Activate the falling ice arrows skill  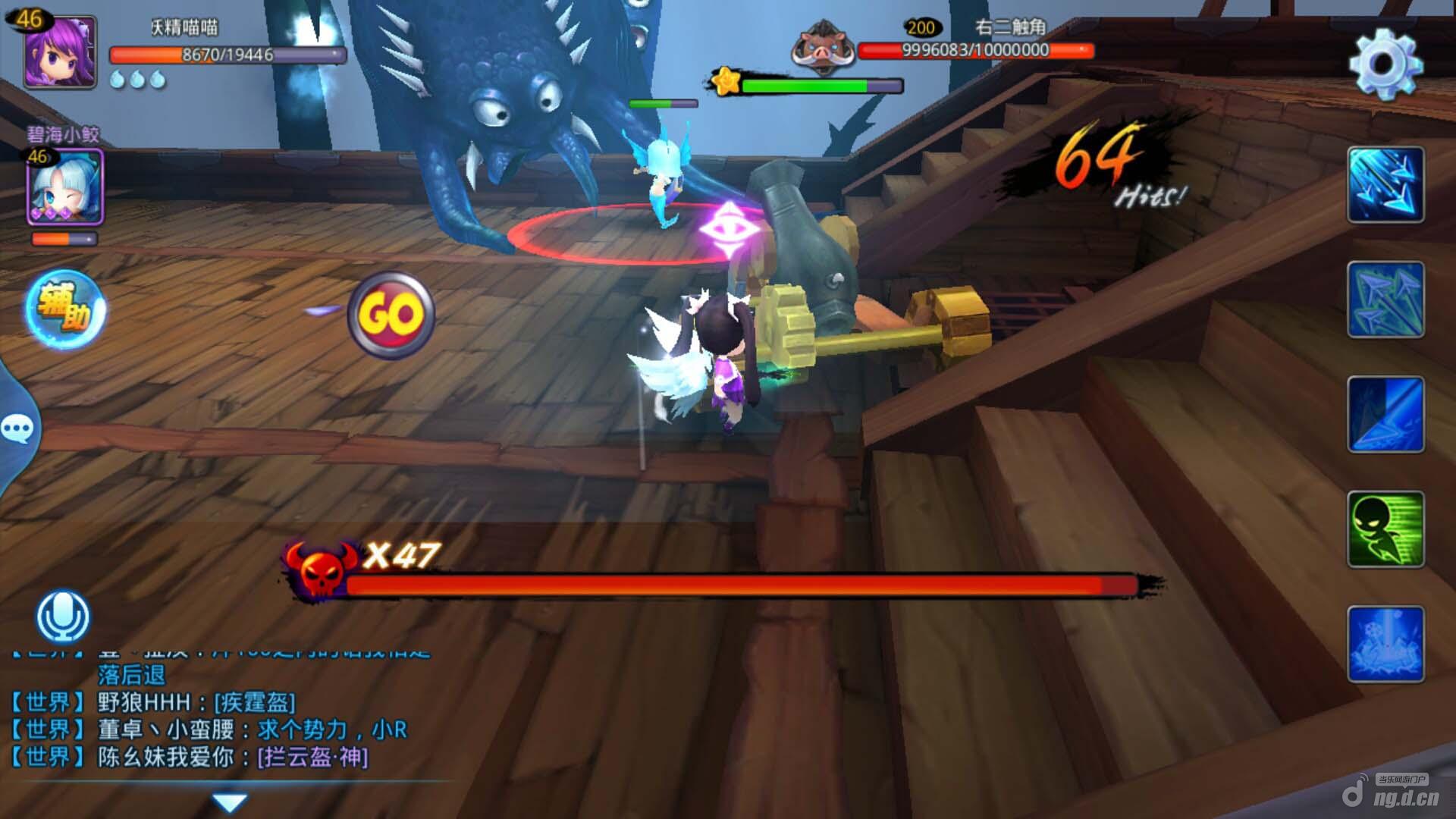click(1385, 185)
